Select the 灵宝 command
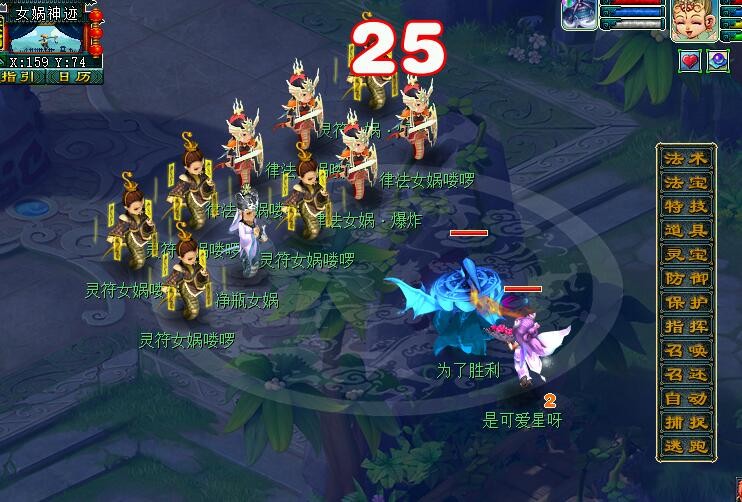 (686, 255)
